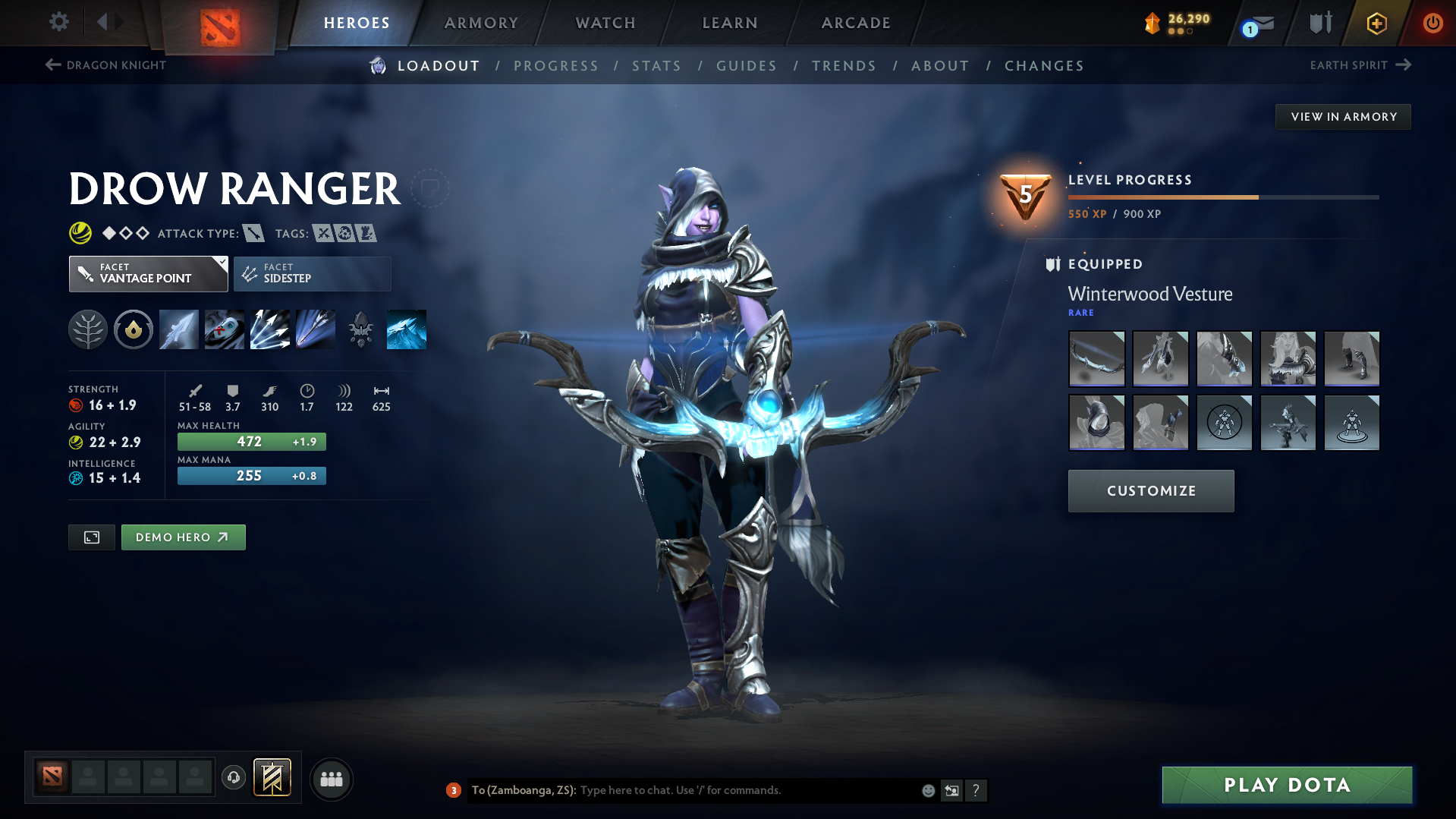Click the green Play Dota button
The image size is (1456, 819).
(x=1287, y=785)
